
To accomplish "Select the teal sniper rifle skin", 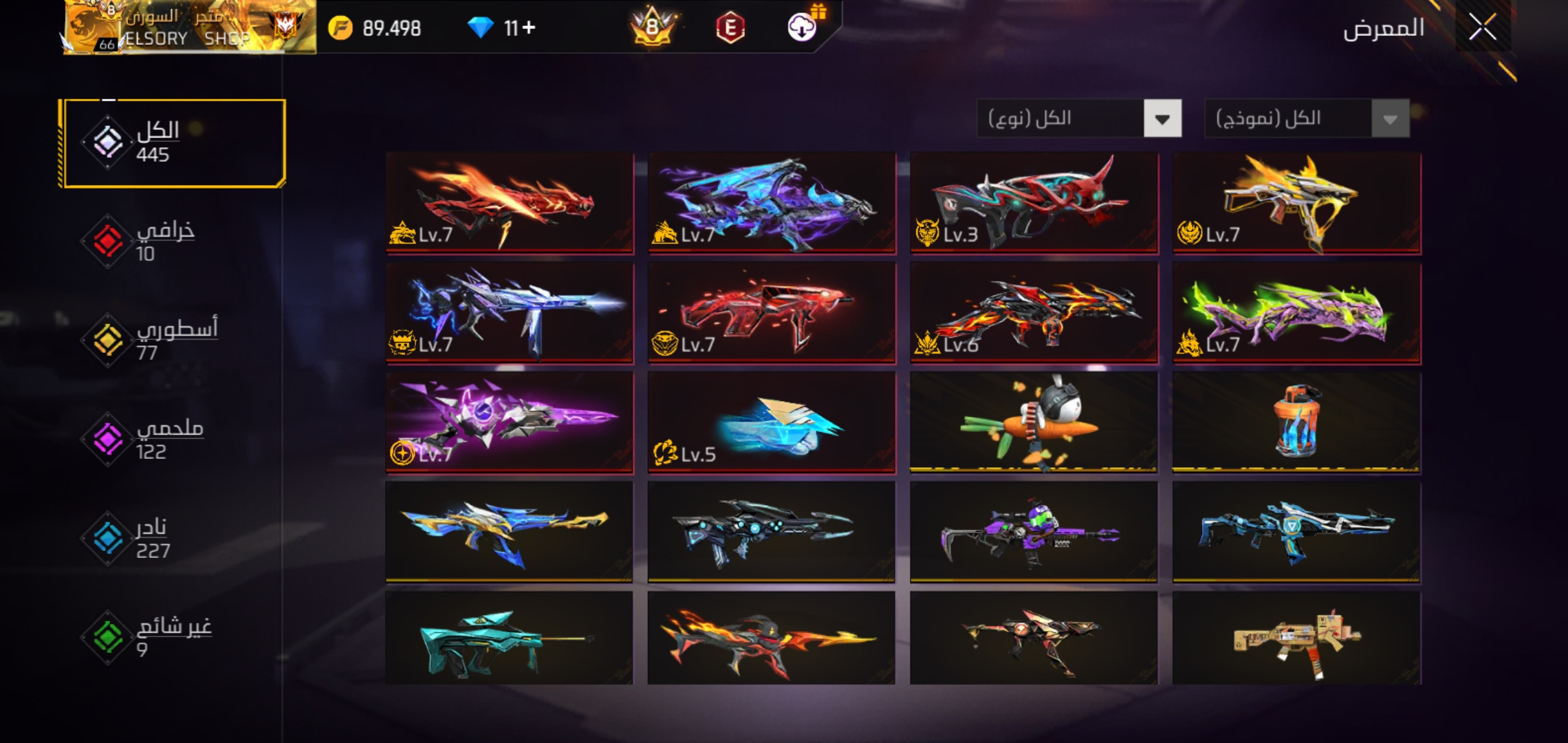I will point(509,639).
